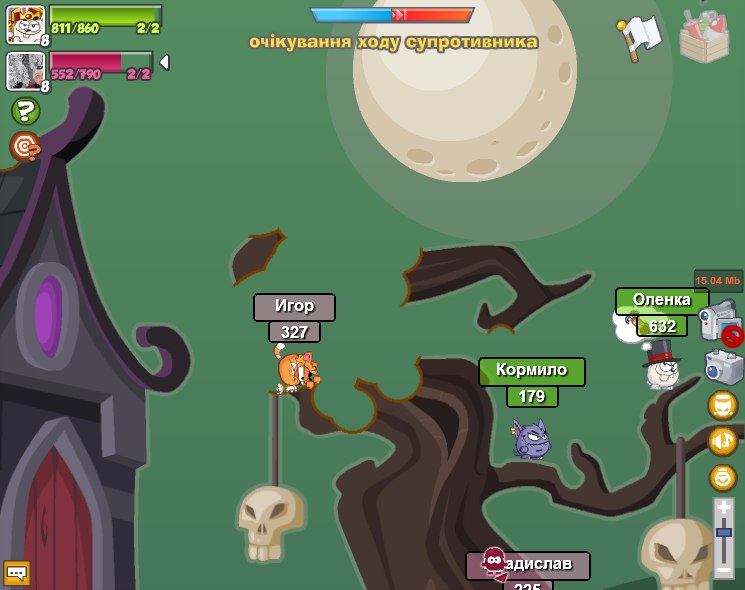The height and width of the screenshot is (590, 745).
Task: Zoom out with the minus button
Action: (x=723, y=570)
